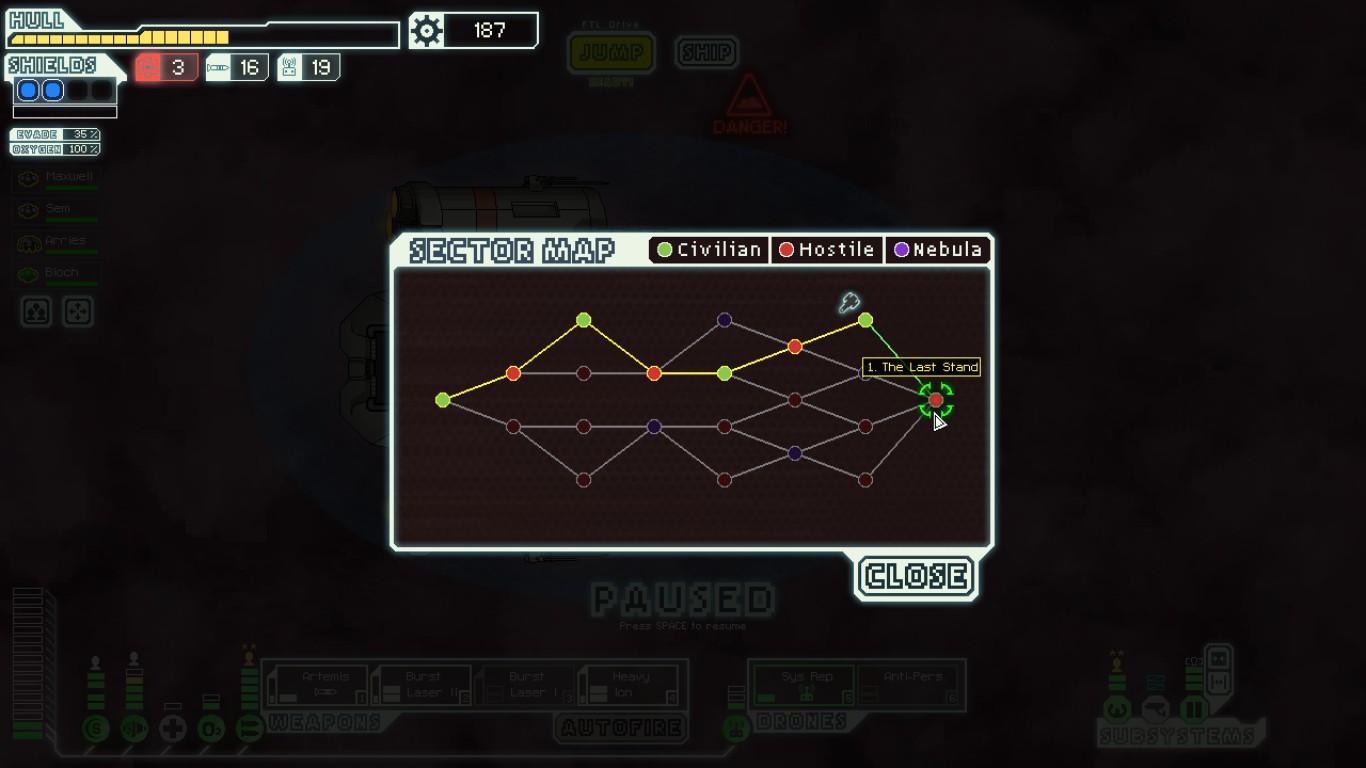Activate the FTL Jump button
The image size is (1366, 768).
click(611, 53)
